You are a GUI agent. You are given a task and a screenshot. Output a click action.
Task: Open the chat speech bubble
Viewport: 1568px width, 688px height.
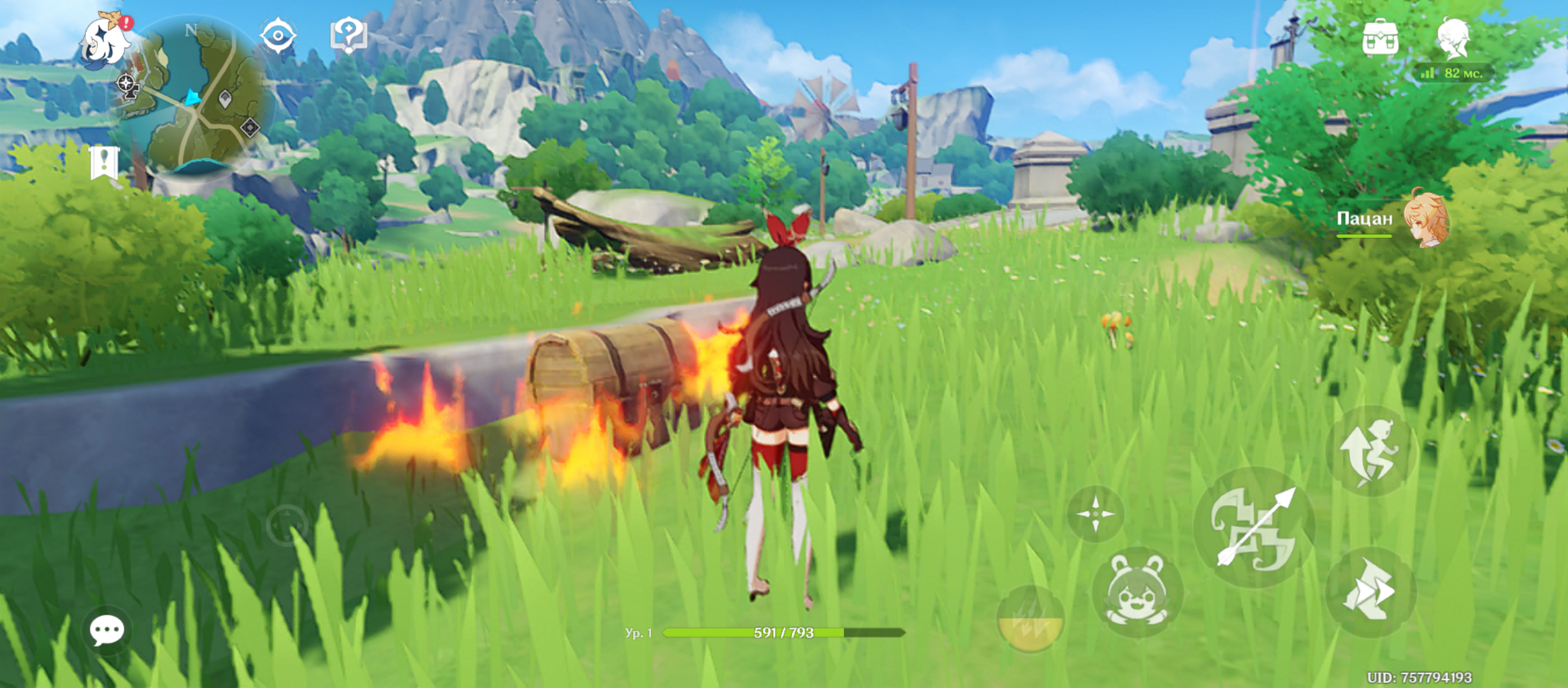tap(106, 630)
